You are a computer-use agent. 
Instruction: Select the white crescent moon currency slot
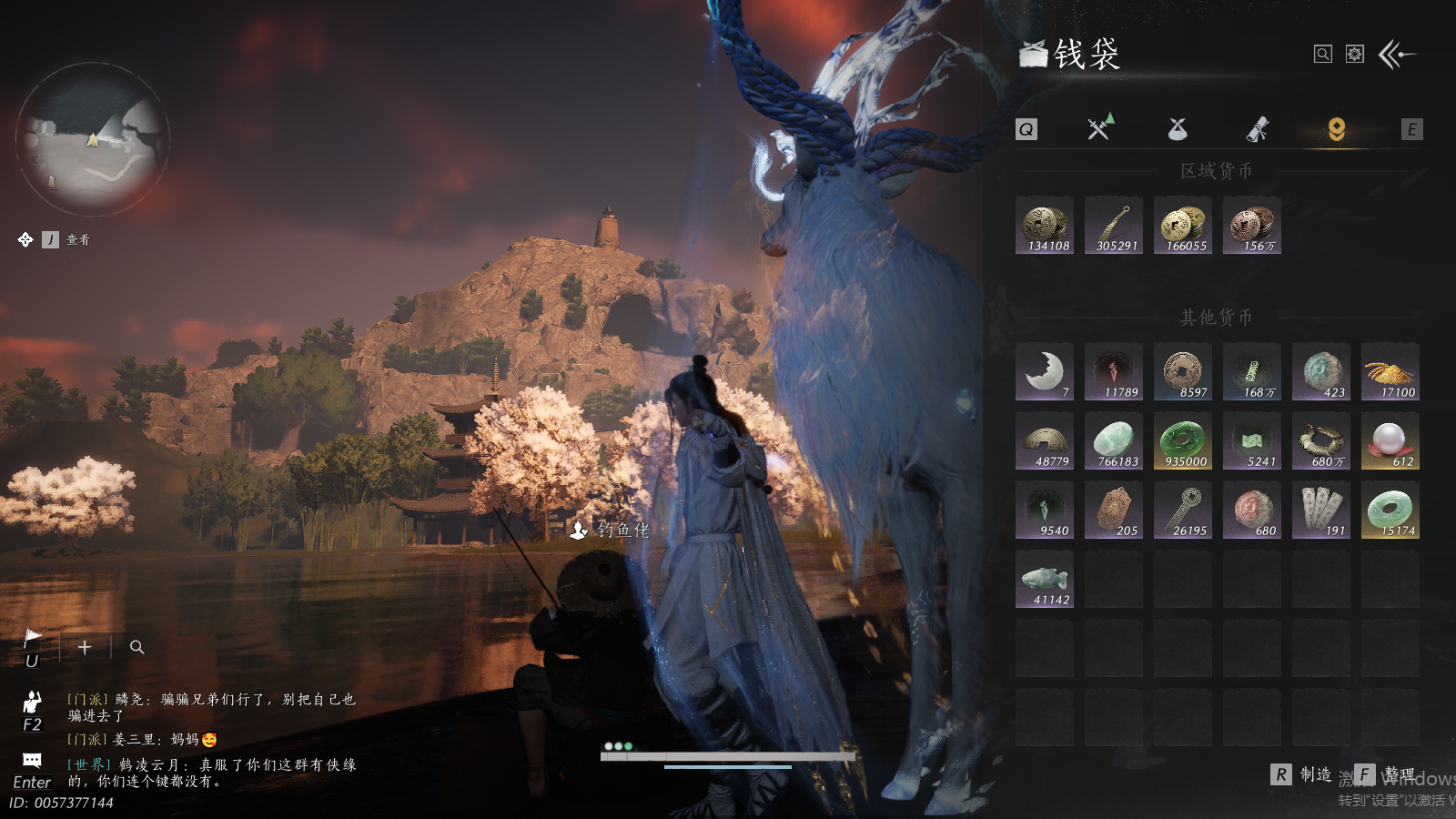pyautogui.click(x=1045, y=371)
